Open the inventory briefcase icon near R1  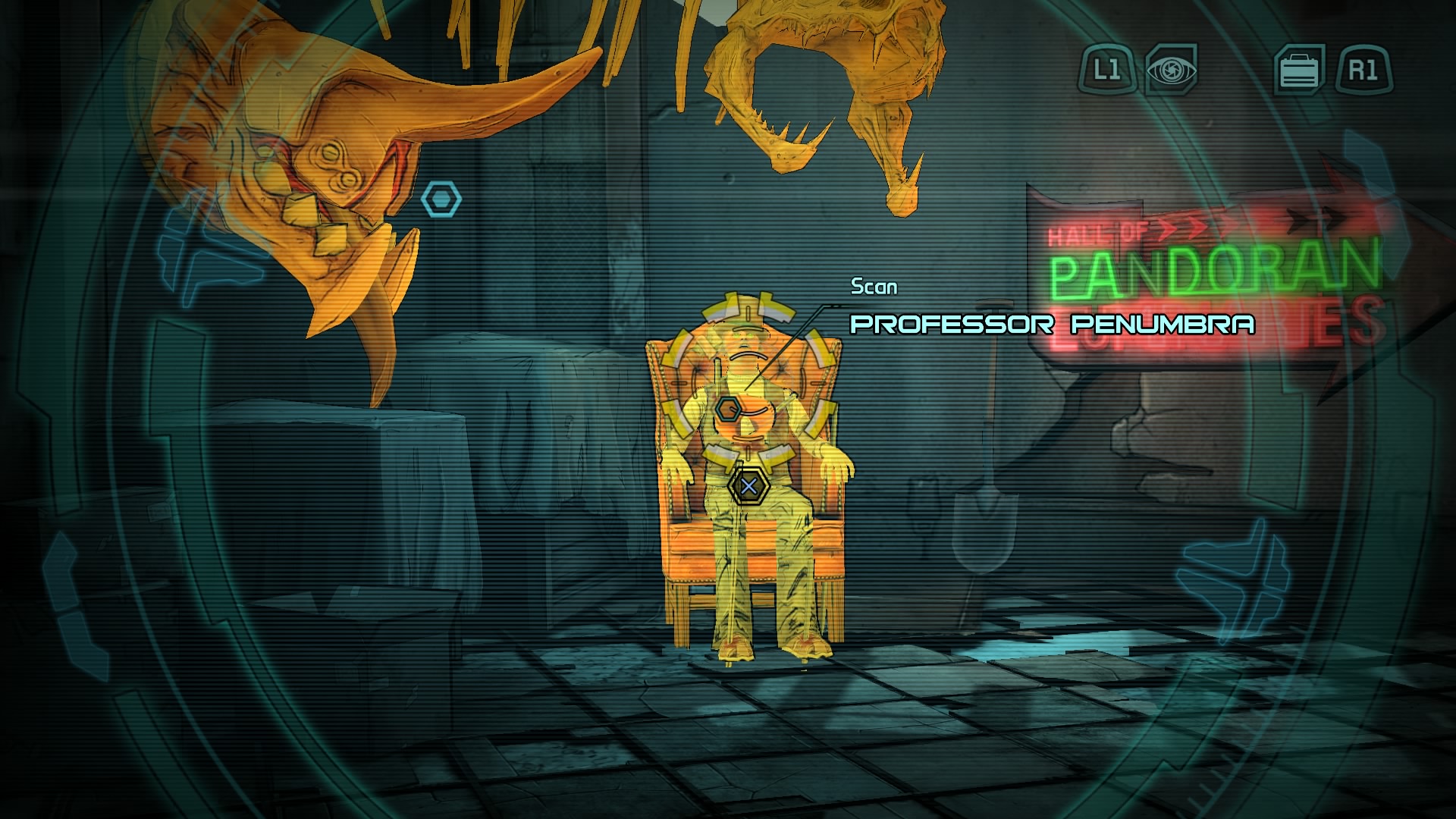coord(1299,68)
